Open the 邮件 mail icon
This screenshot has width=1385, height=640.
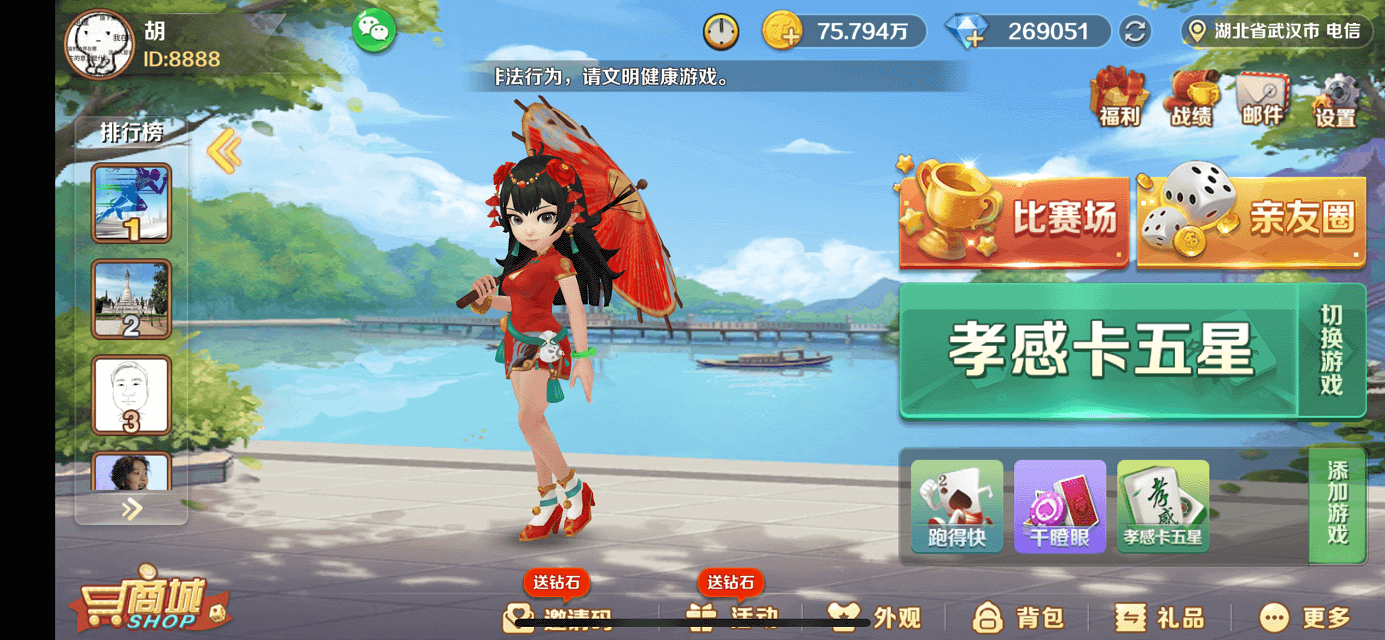pyautogui.click(x=1262, y=97)
